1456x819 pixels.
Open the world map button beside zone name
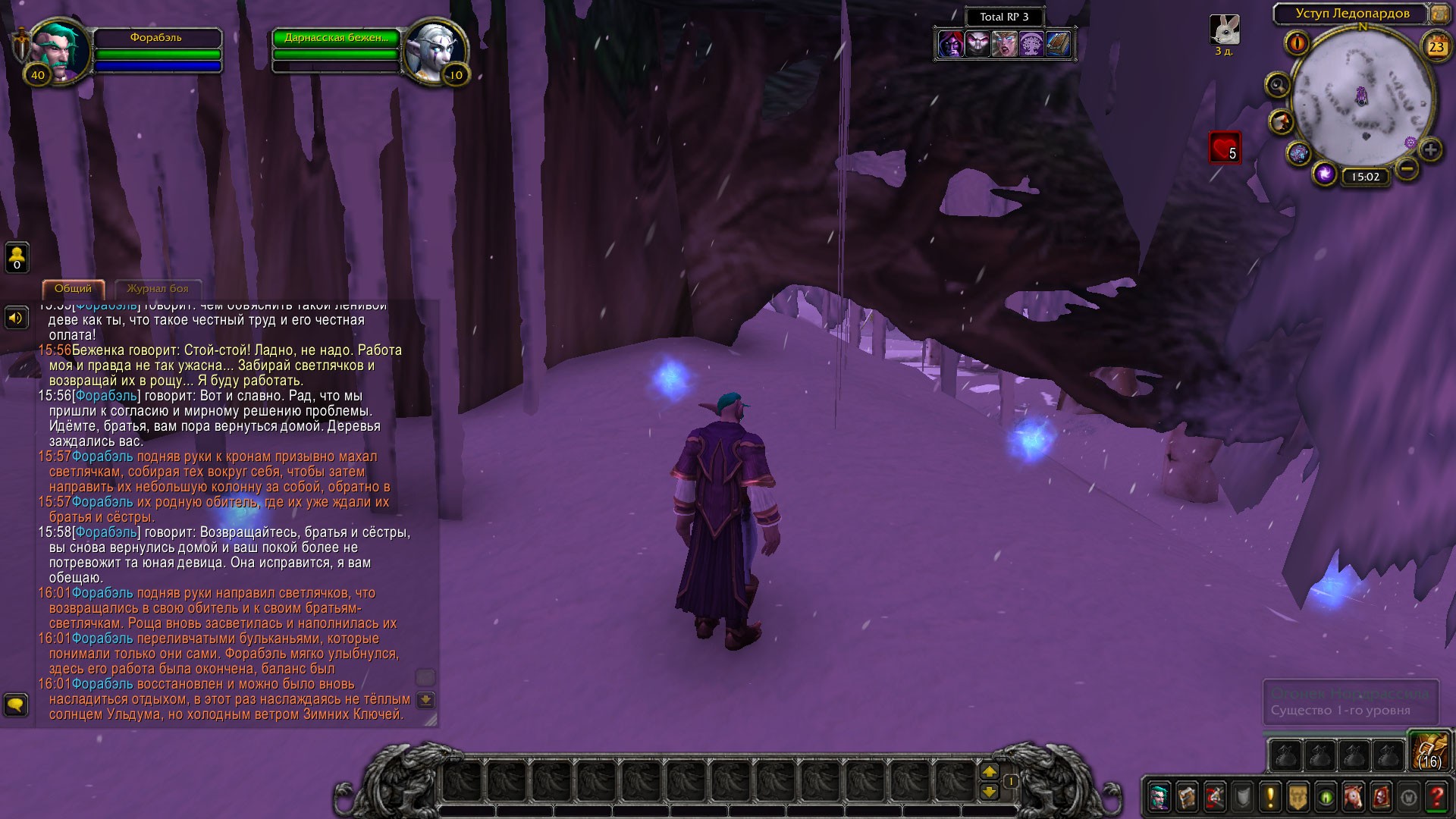coord(1439,14)
